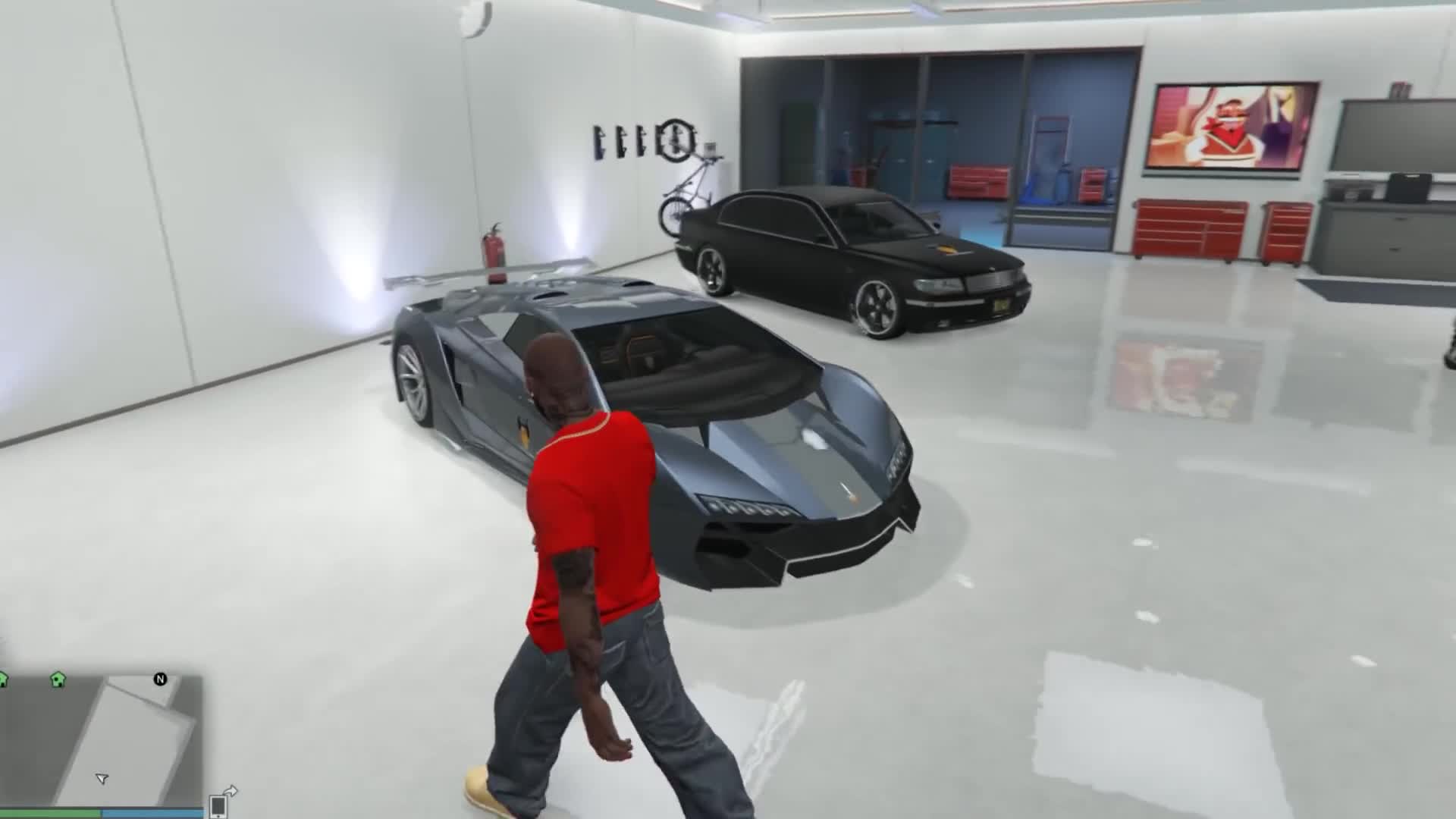This screenshot has height=819, width=1456.
Task: Click the wall-mounted bicycle wheel holder
Action: pos(676,139)
